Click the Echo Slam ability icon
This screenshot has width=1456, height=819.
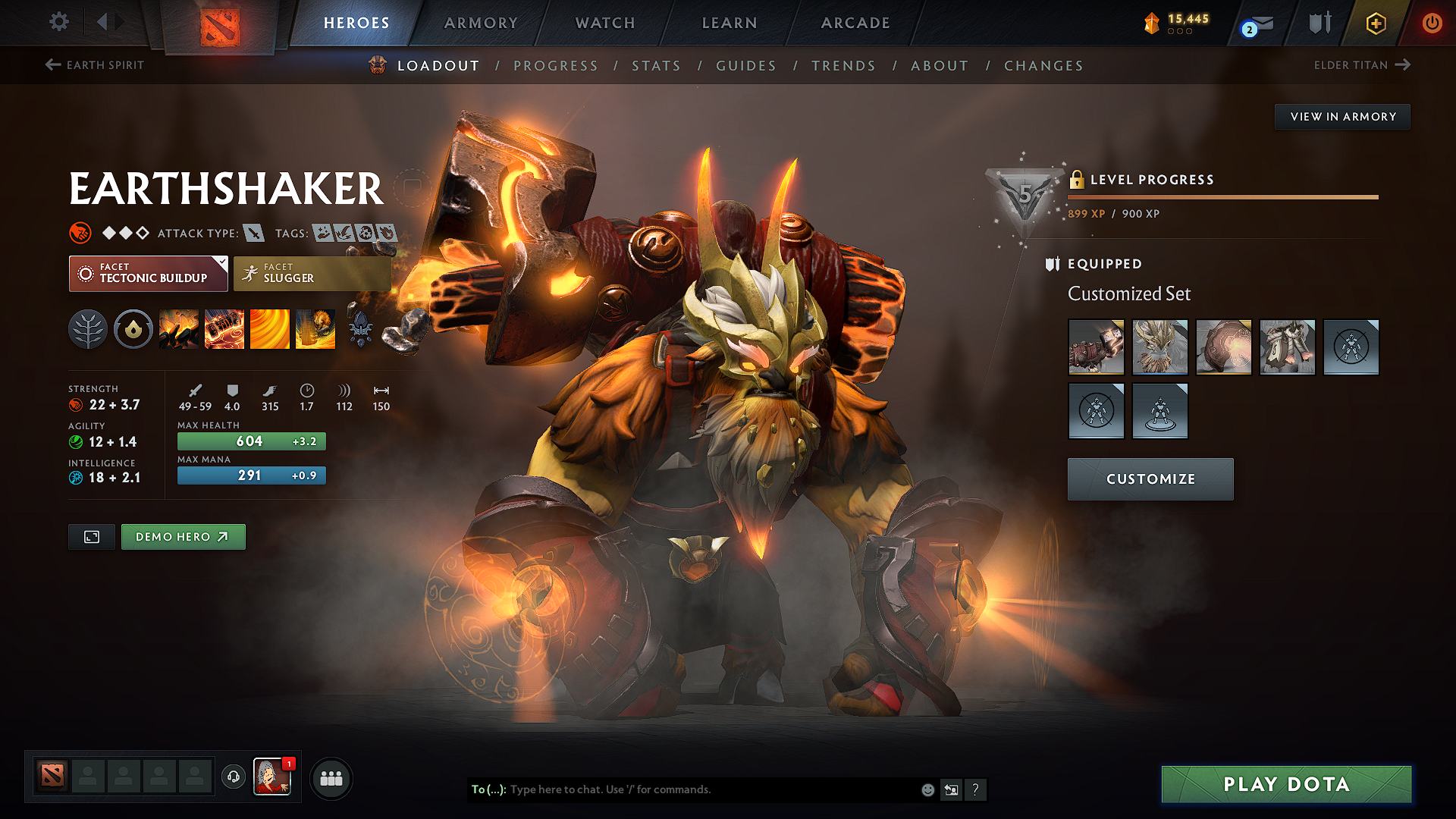tap(315, 328)
